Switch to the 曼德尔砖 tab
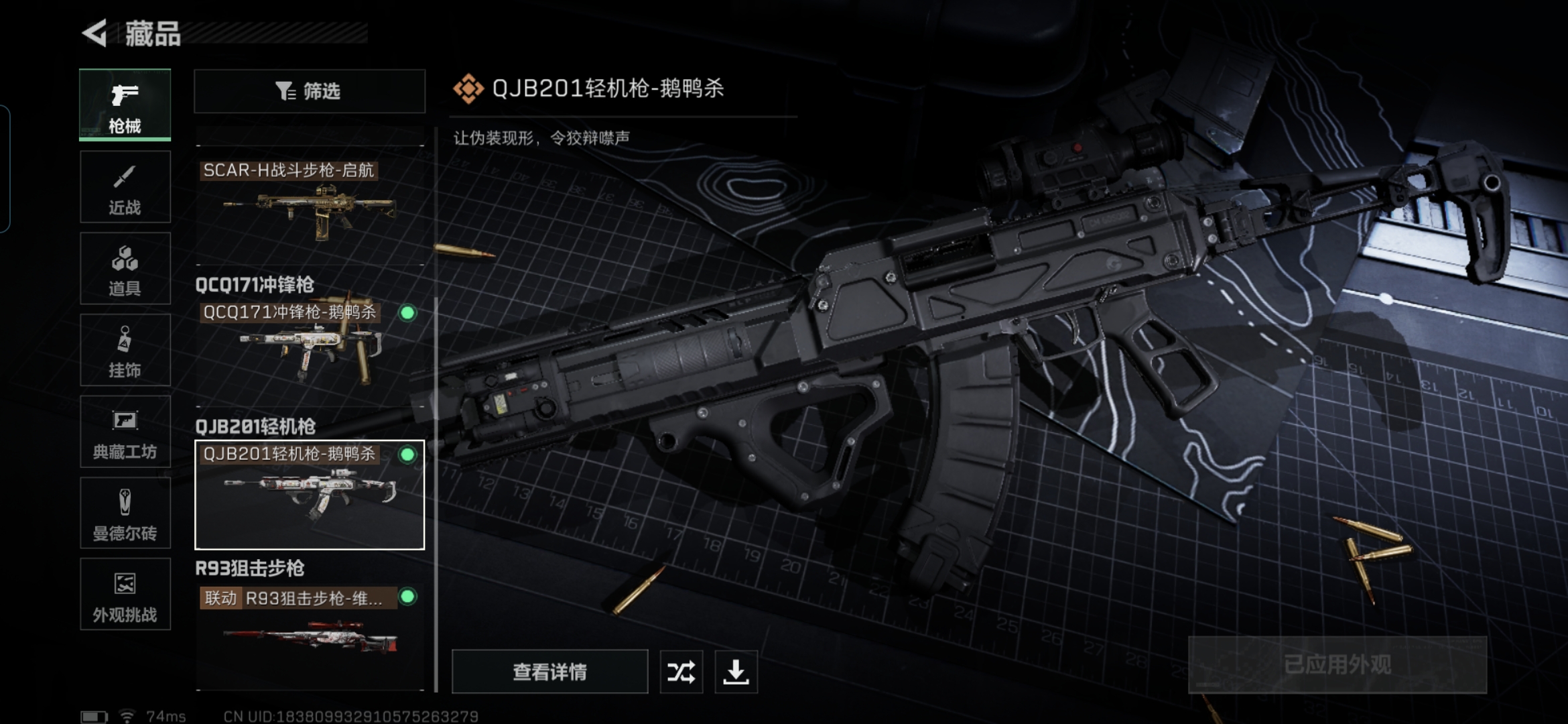The width and height of the screenshot is (1568, 724). 125,514
